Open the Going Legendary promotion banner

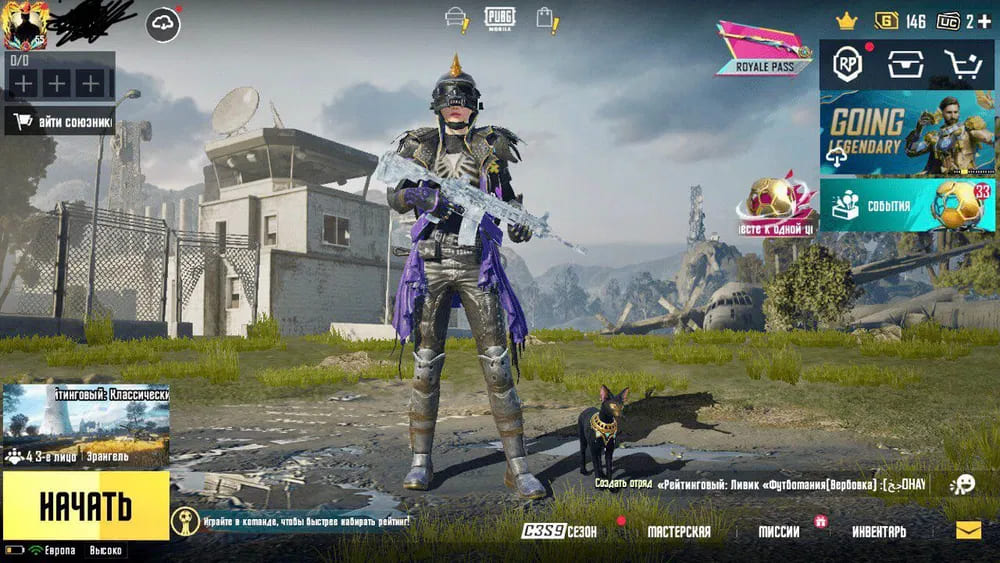[907, 134]
